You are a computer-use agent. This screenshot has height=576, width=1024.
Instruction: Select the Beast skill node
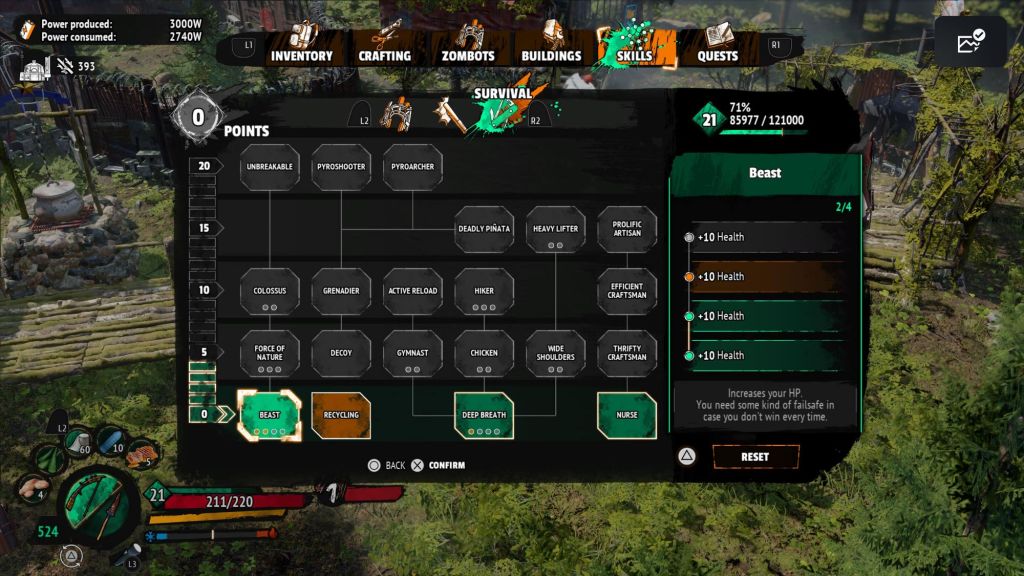tap(269, 415)
